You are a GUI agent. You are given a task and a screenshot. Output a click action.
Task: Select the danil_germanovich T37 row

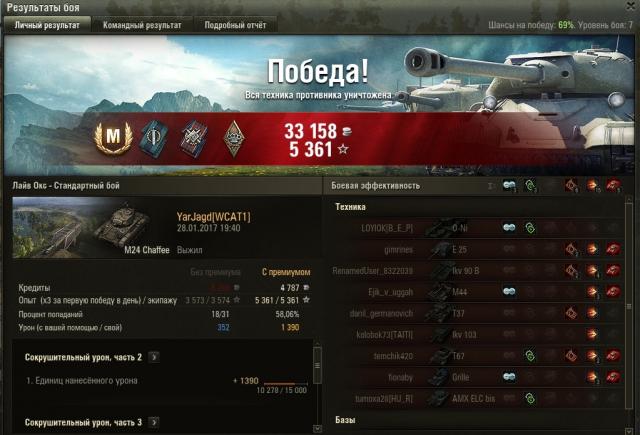480,313
